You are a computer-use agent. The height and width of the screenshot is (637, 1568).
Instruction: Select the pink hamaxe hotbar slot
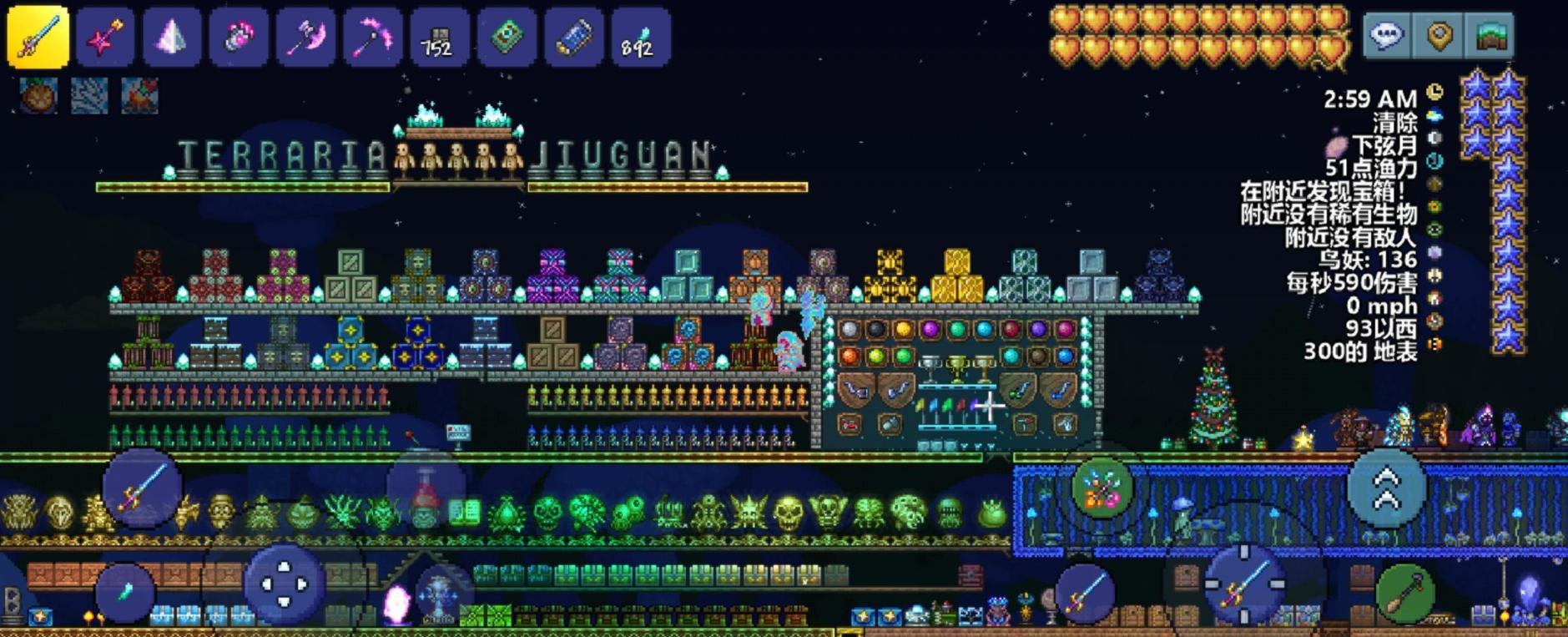pyautogui.click(x=305, y=37)
